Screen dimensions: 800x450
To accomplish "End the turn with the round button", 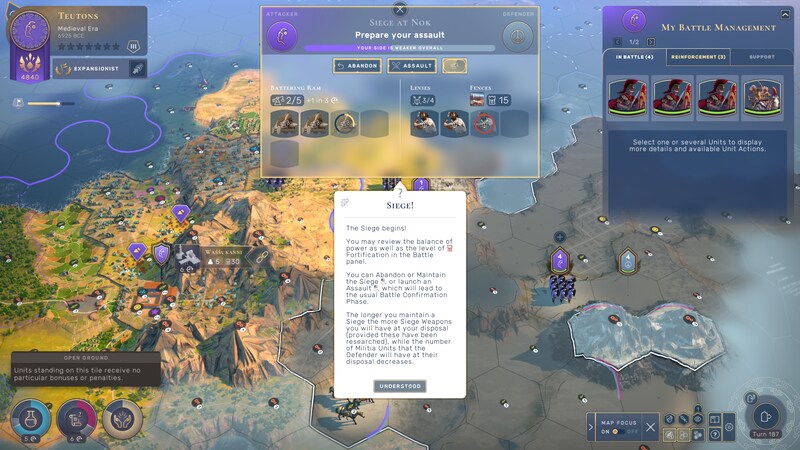I will (766, 416).
